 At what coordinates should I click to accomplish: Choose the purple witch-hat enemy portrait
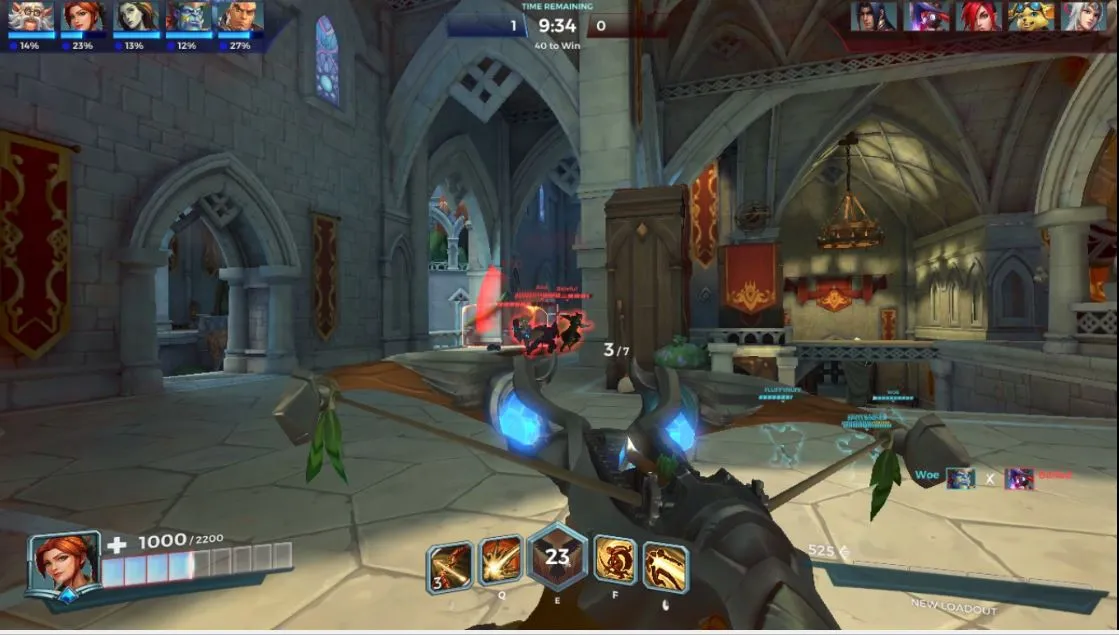[x=926, y=16]
